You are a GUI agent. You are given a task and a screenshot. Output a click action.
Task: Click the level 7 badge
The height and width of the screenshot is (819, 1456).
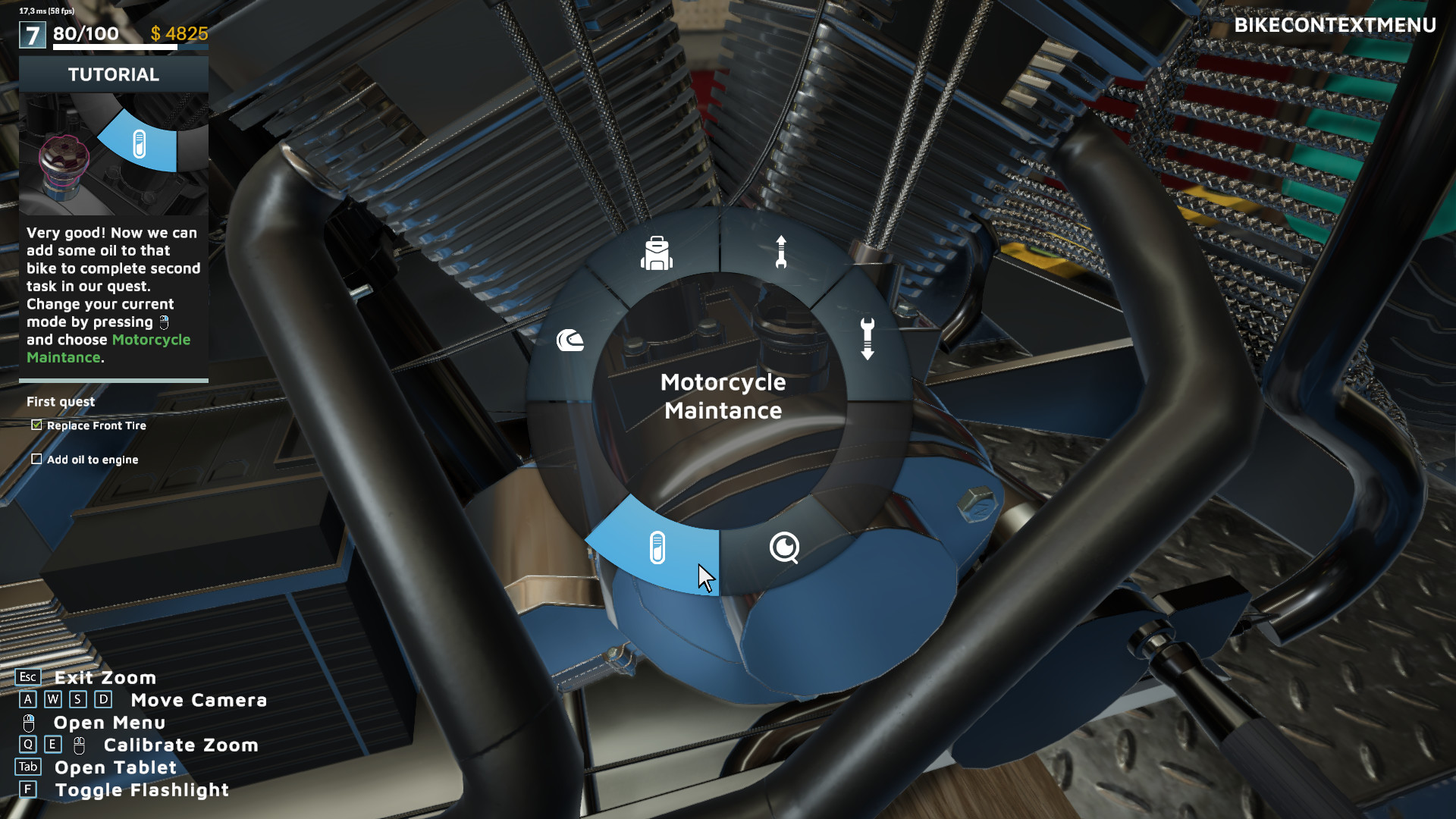(31, 33)
